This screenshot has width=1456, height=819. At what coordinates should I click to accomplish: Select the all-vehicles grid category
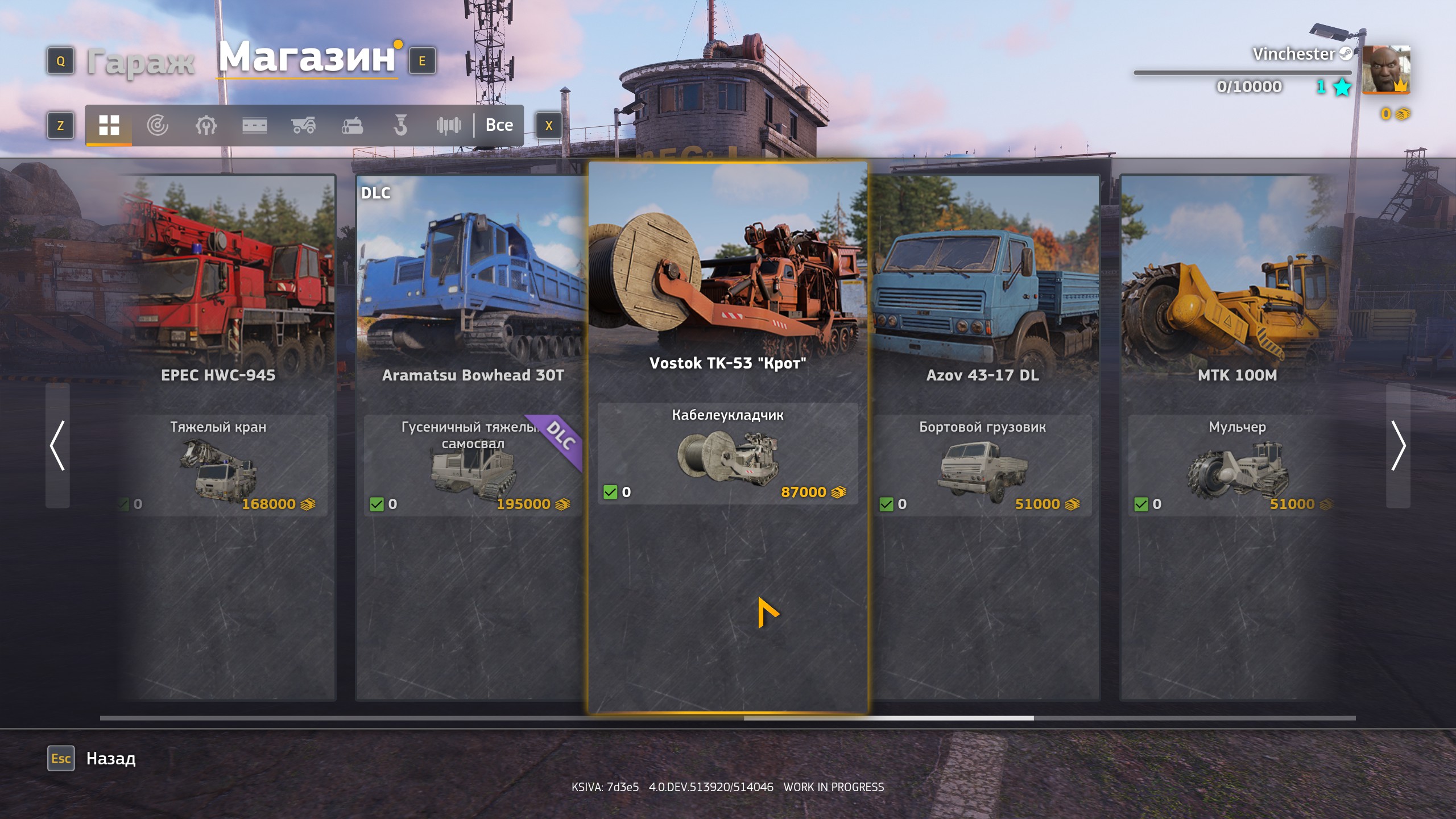click(109, 125)
